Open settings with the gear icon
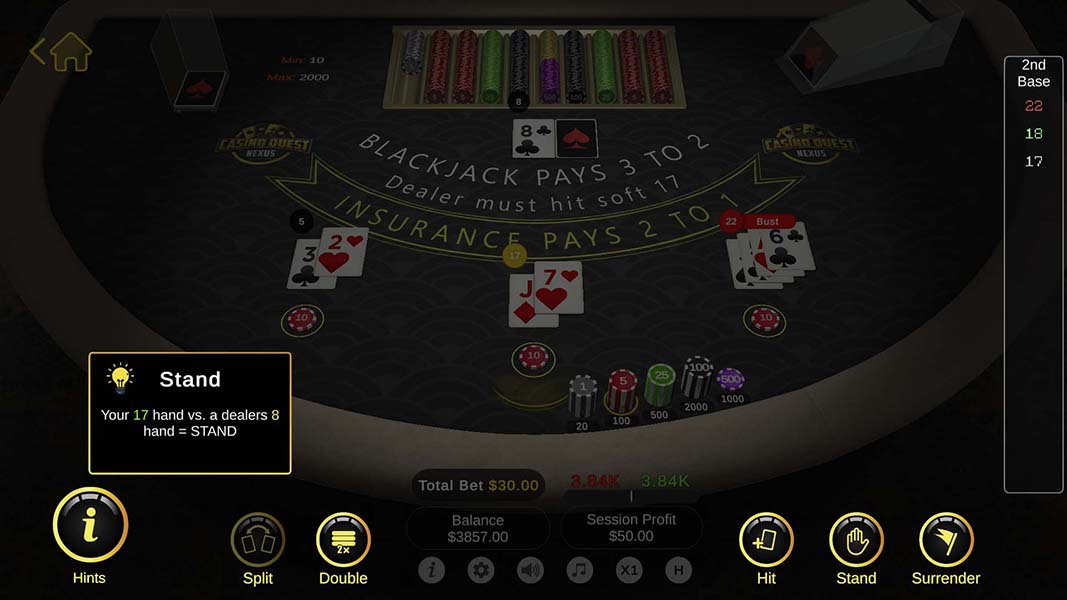1067x600 pixels. click(x=481, y=570)
